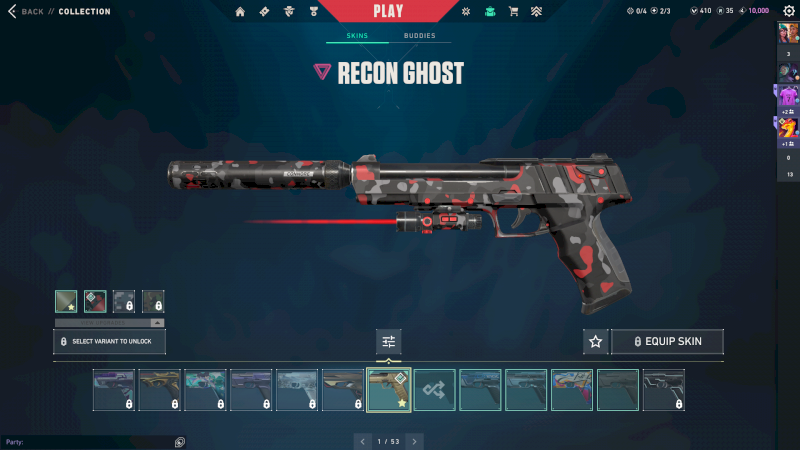Click Select Variant to Unlock button
Viewport: 800px width, 450px height.
click(x=109, y=342)
